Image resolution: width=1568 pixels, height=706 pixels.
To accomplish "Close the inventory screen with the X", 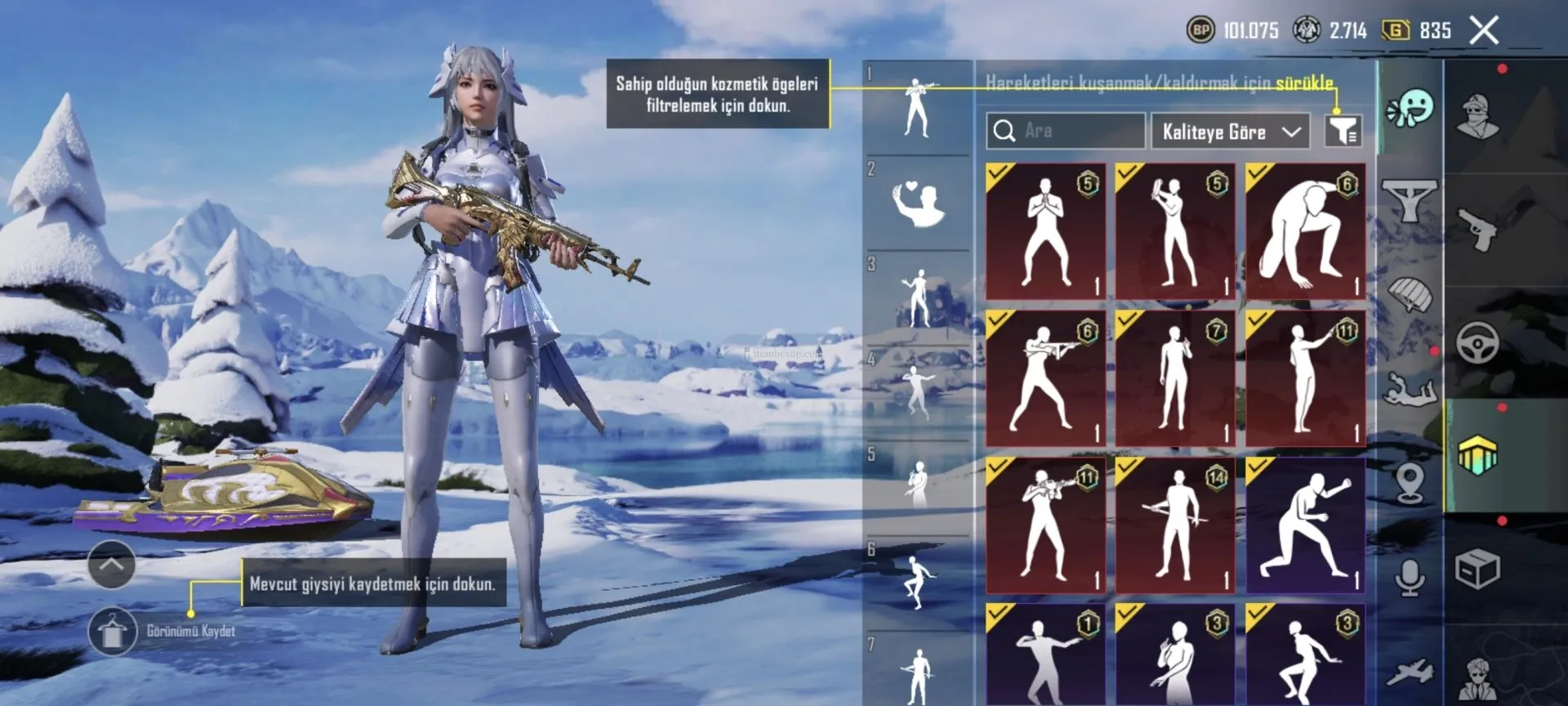I will tap(1484, 31).
